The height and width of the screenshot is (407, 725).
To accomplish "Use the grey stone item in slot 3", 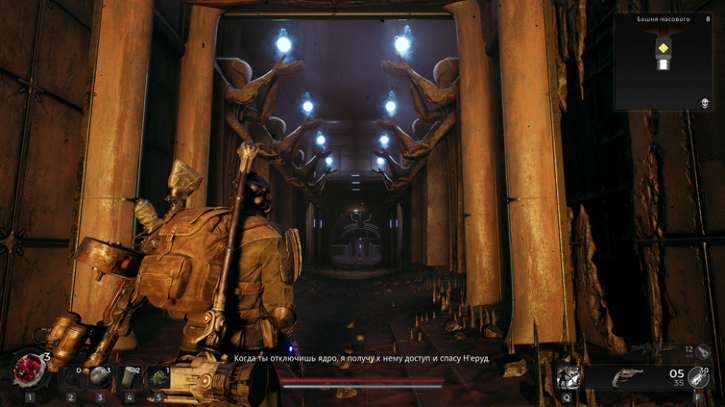I will pyautogui.click(x=100, y=378).
